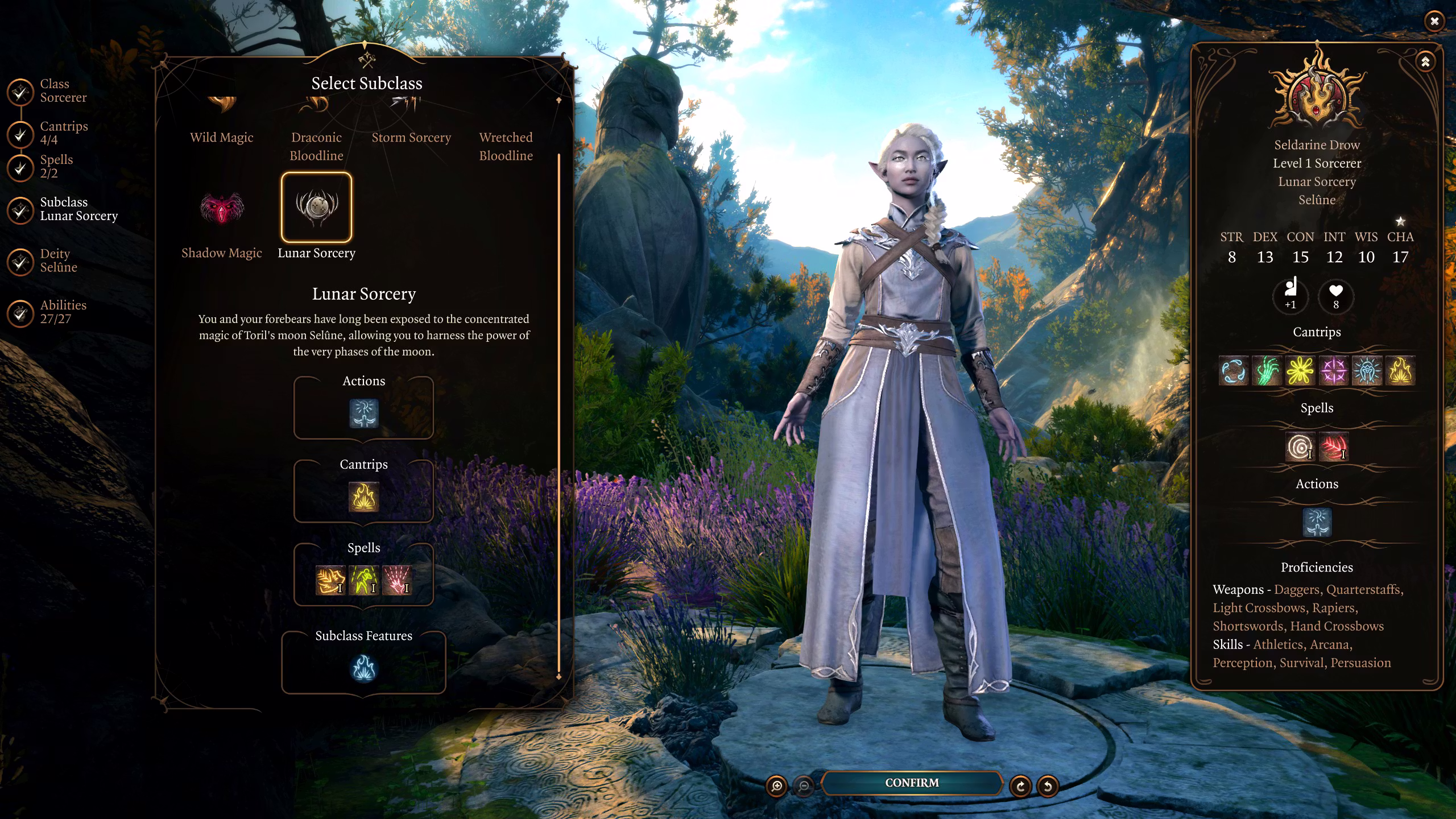The width and height of the screenshot is (1456, 819).
Task: Select the Lunar Sorcery subclass tile
Action: click(x=316, y=208)
